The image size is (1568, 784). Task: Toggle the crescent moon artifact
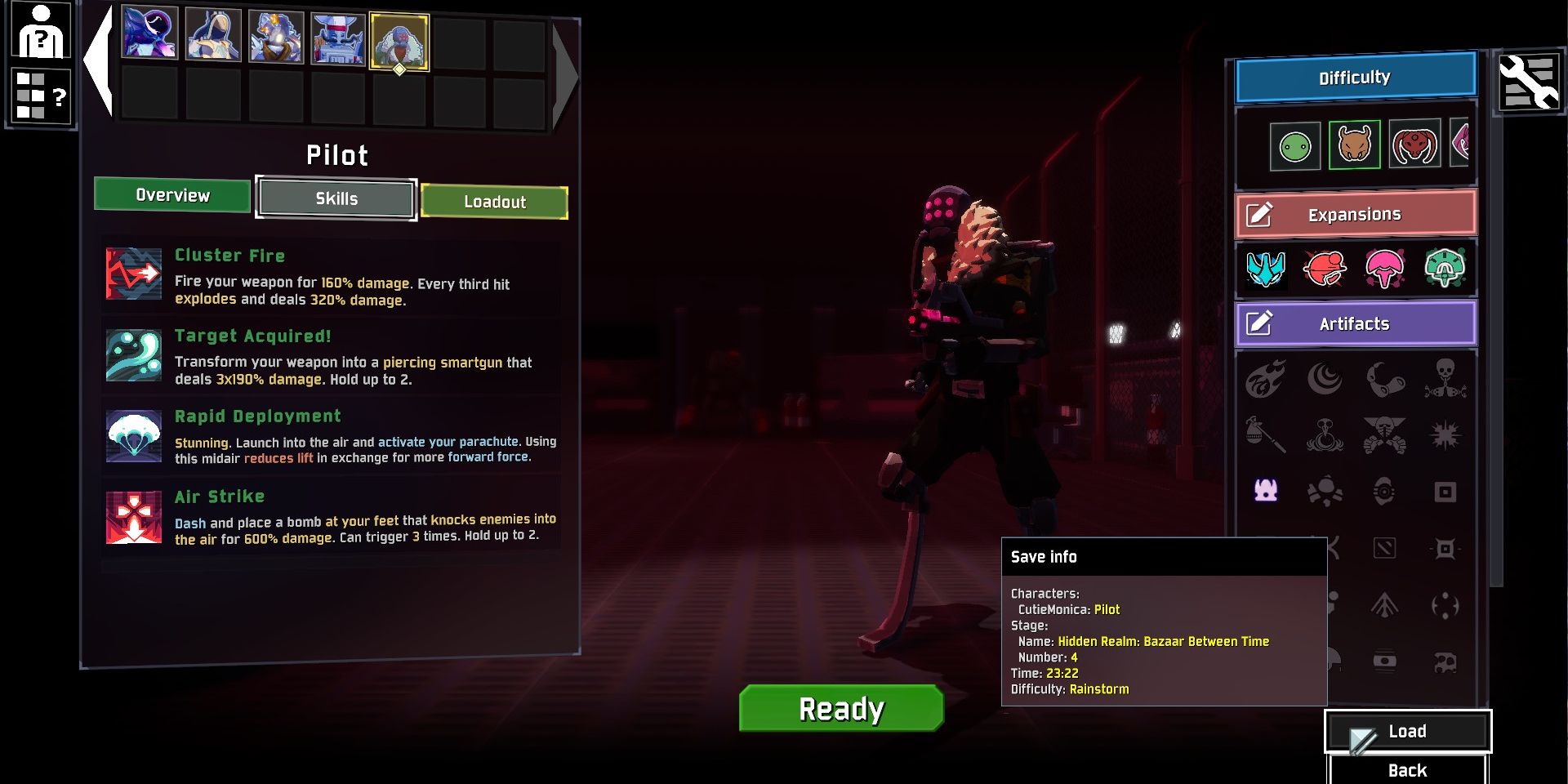coord(1325,379)
